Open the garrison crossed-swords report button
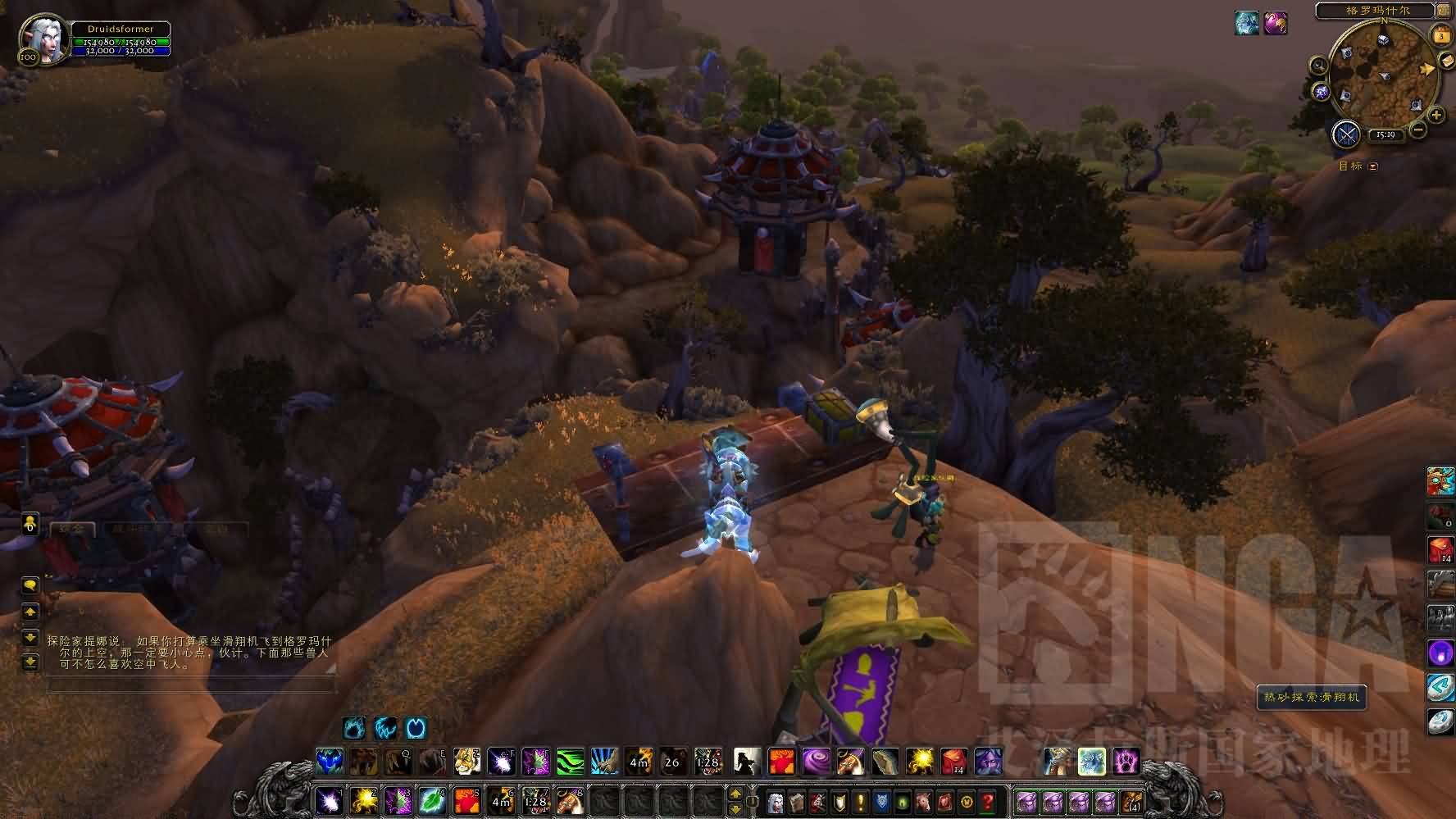 coord(1347,134)
